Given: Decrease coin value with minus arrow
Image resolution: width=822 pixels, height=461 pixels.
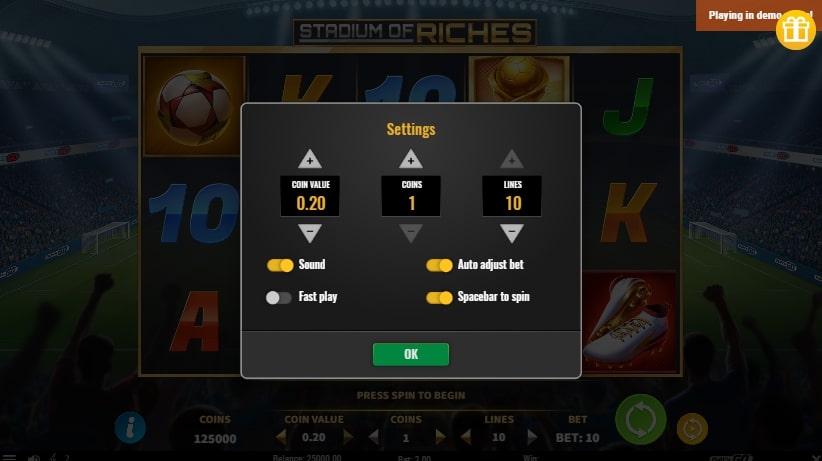Looking at the screenshot, I should (x=310, y=233).
